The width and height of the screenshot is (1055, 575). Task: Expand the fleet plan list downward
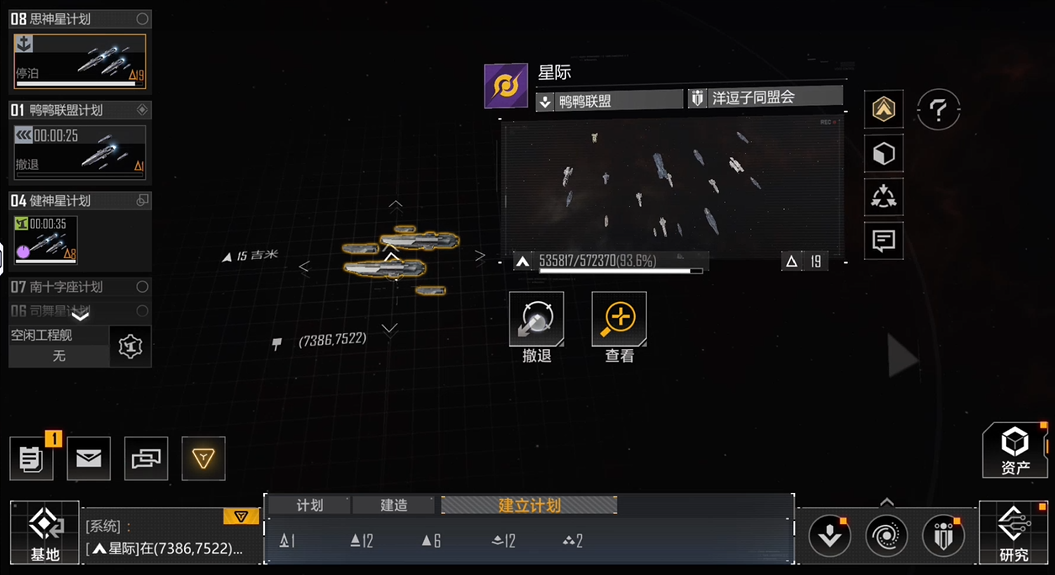(x=80, y=314)
